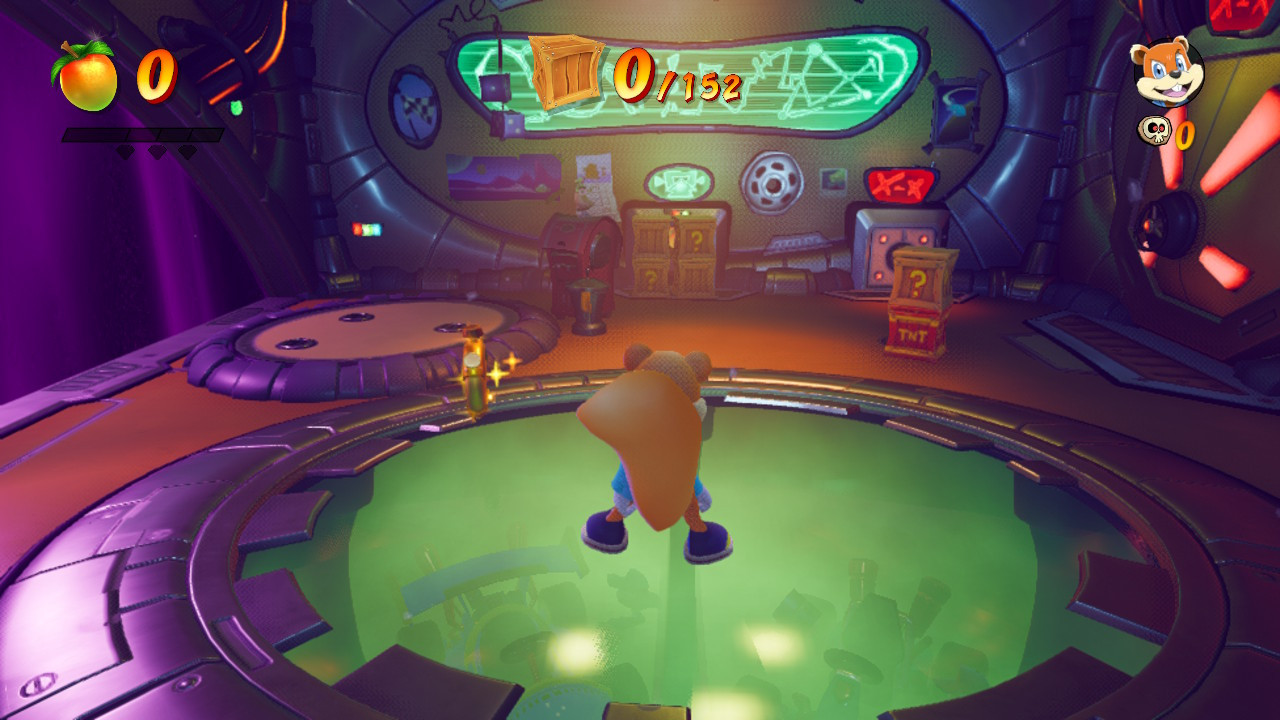Click the empty health bar segments
Screen dimensions: 1280x720
pos(140,132)
